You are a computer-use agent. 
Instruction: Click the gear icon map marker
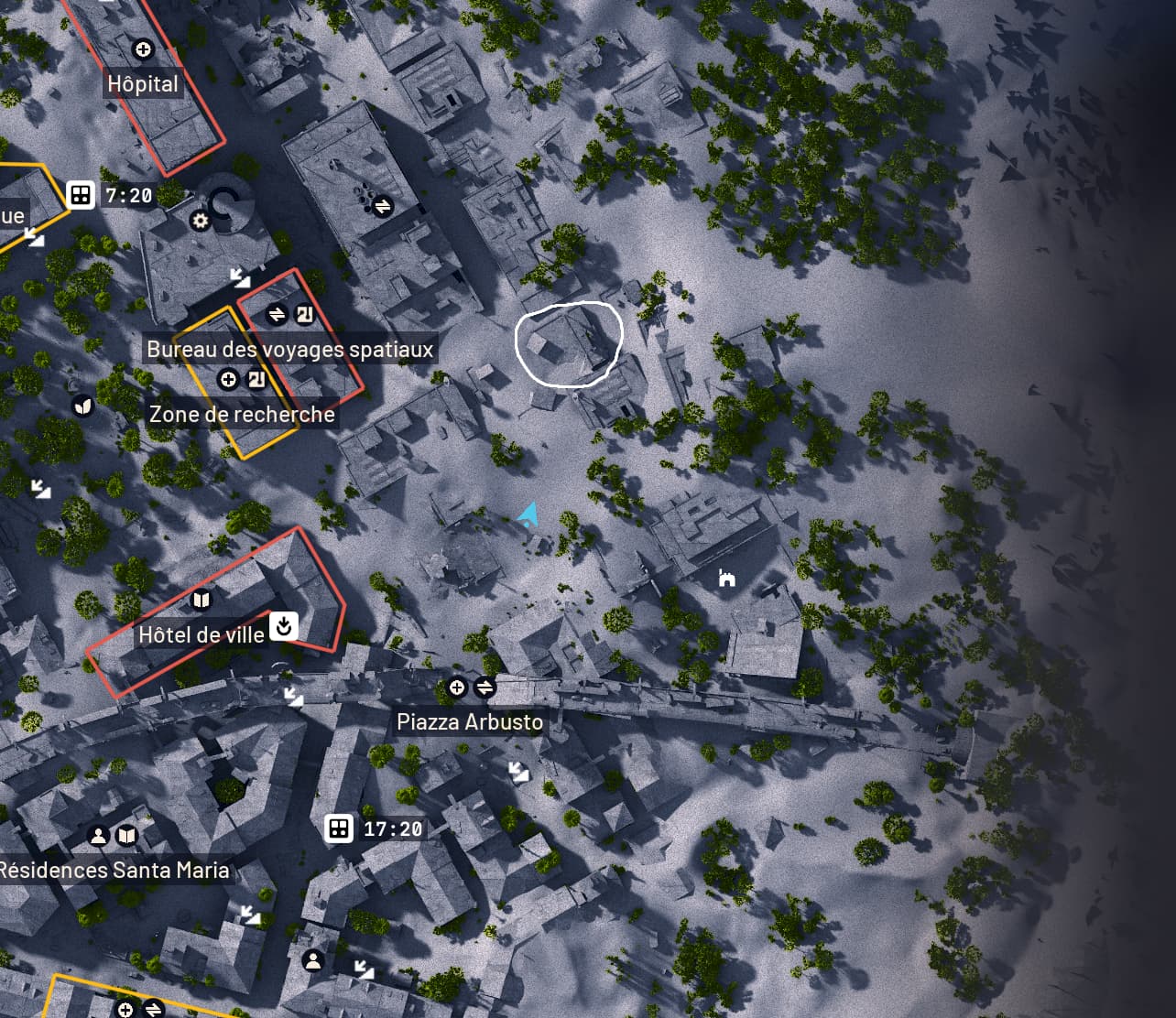click(200, 221)
